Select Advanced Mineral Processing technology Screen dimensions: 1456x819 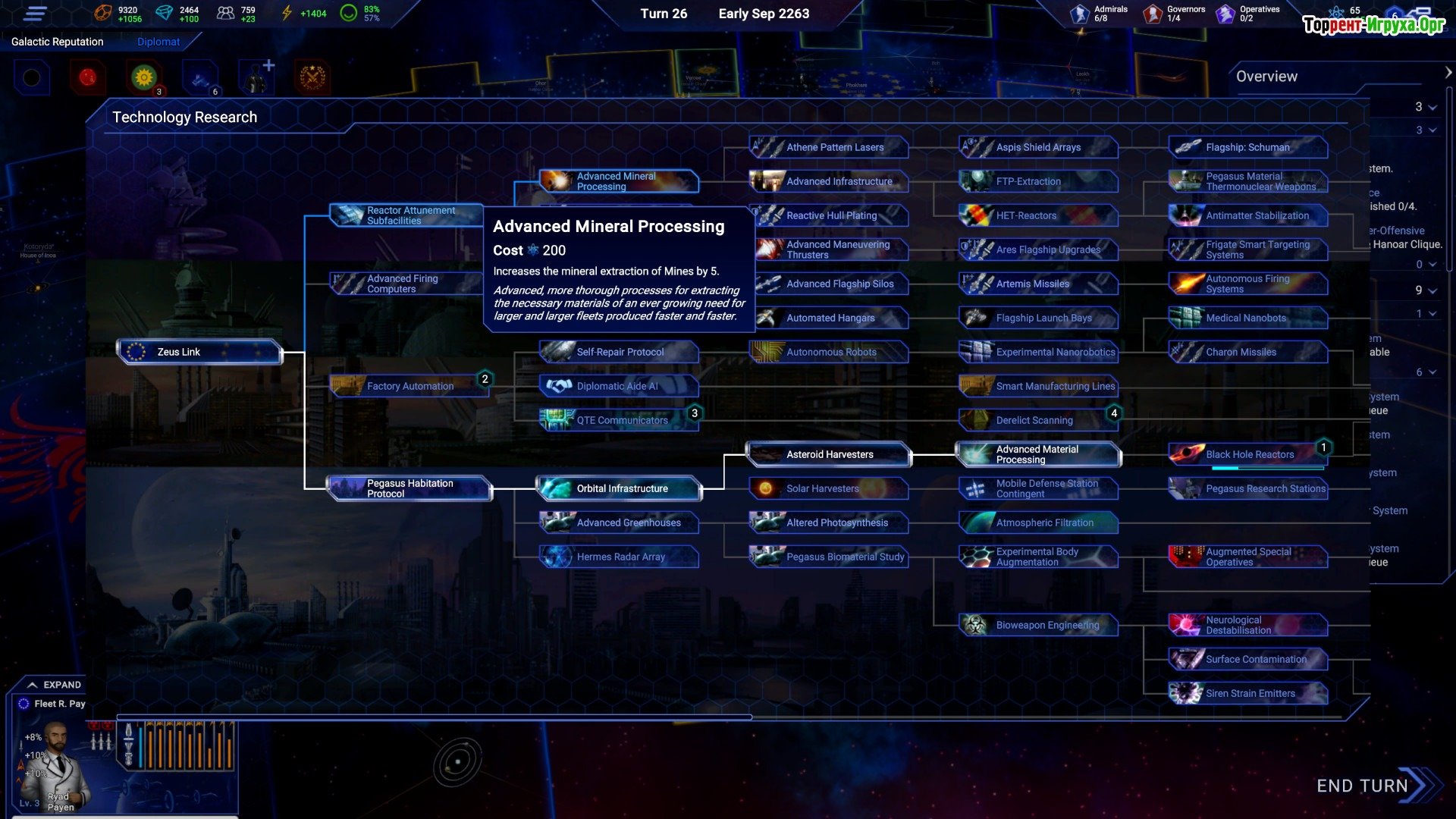point(618,181)
